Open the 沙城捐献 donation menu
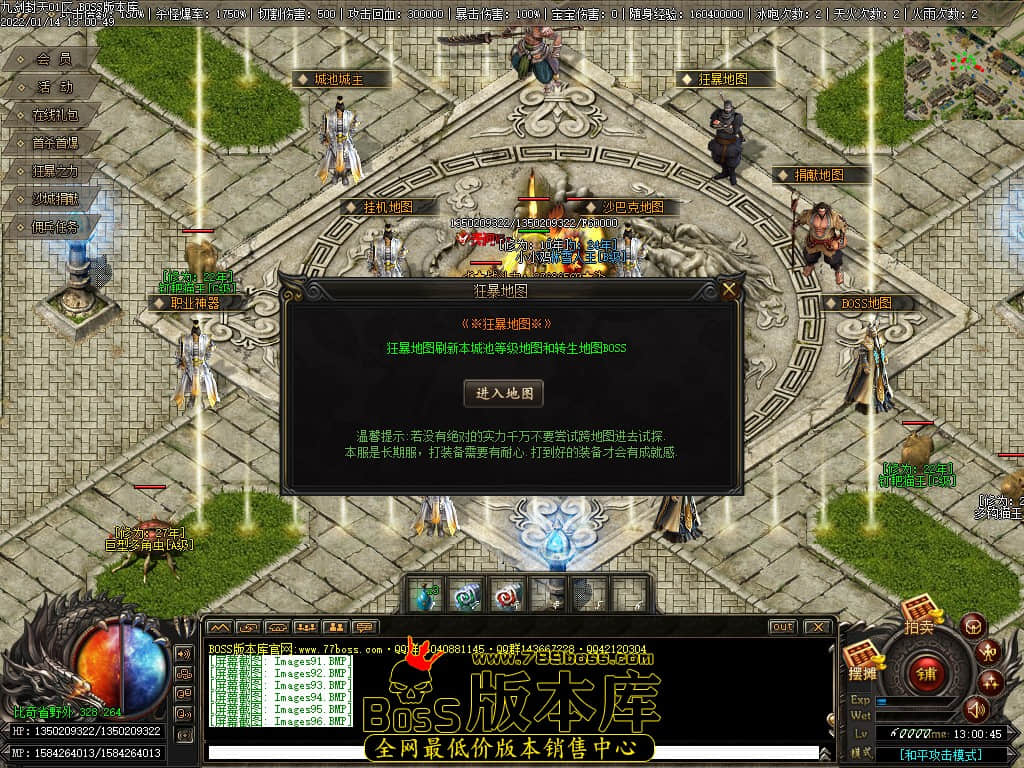Image resolution: width=1024 pixels, height=768 pixels. click(x=54, y=199)
